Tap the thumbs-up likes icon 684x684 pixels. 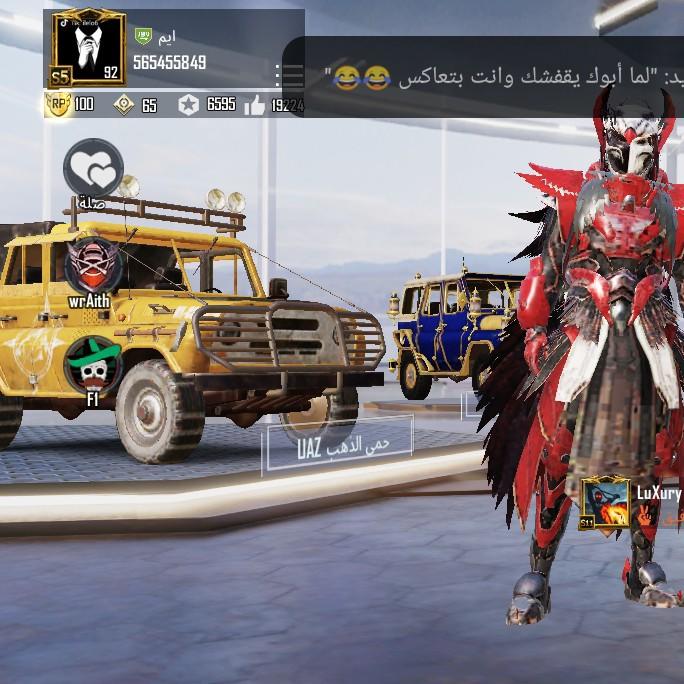point(255,104)
